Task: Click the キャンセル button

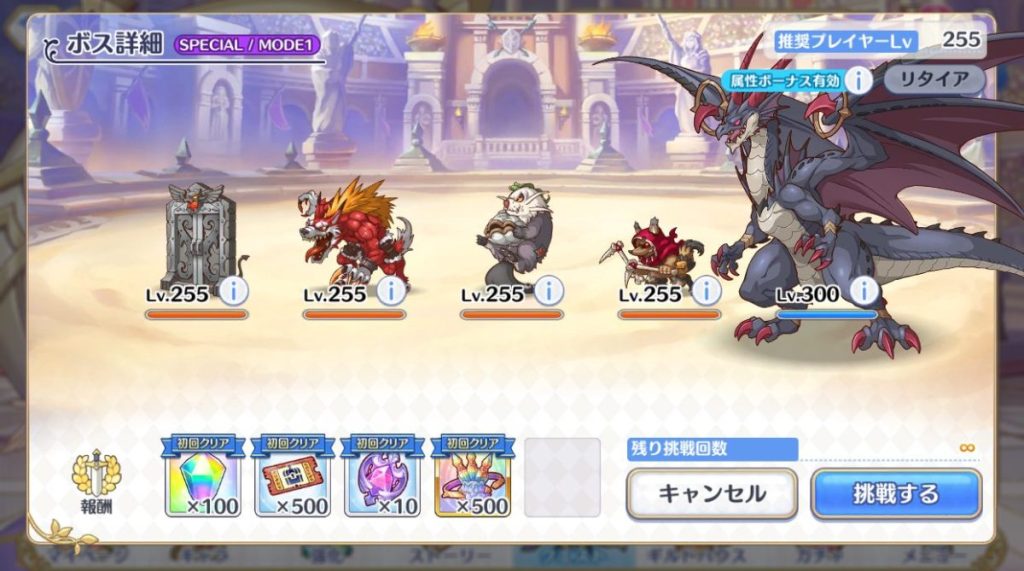Action: [711, 493]
